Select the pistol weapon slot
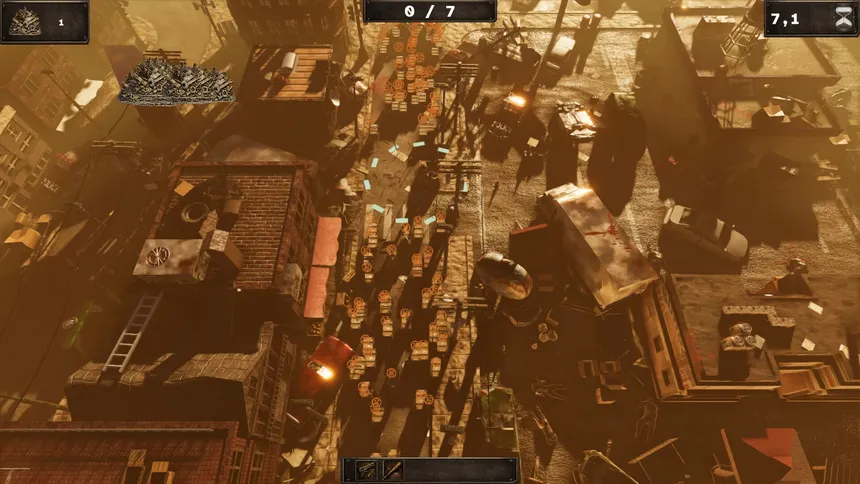860x484 pixels. (367, 470)
